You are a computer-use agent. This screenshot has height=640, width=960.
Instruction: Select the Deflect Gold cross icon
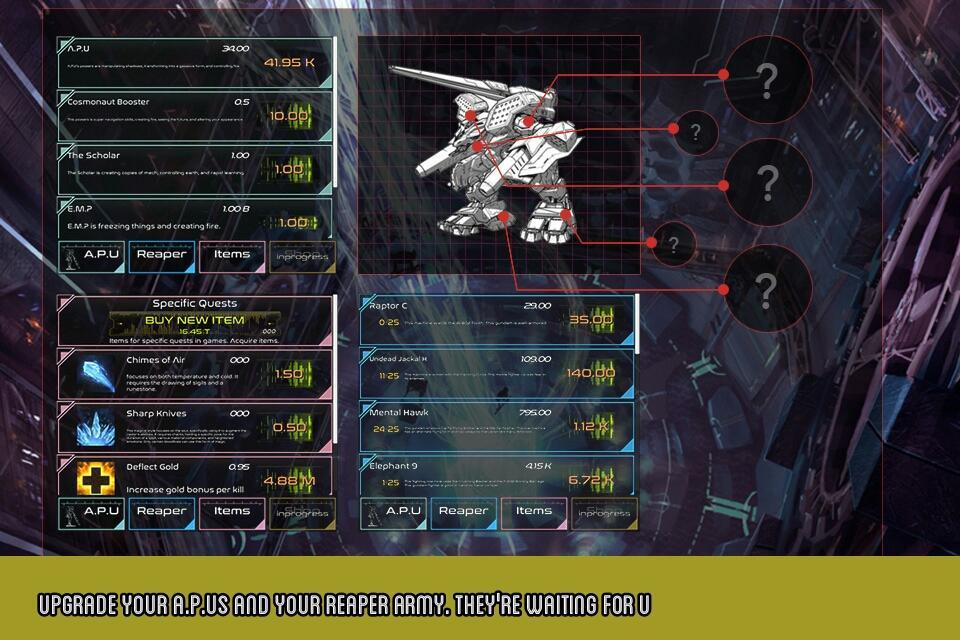[96, 480]
